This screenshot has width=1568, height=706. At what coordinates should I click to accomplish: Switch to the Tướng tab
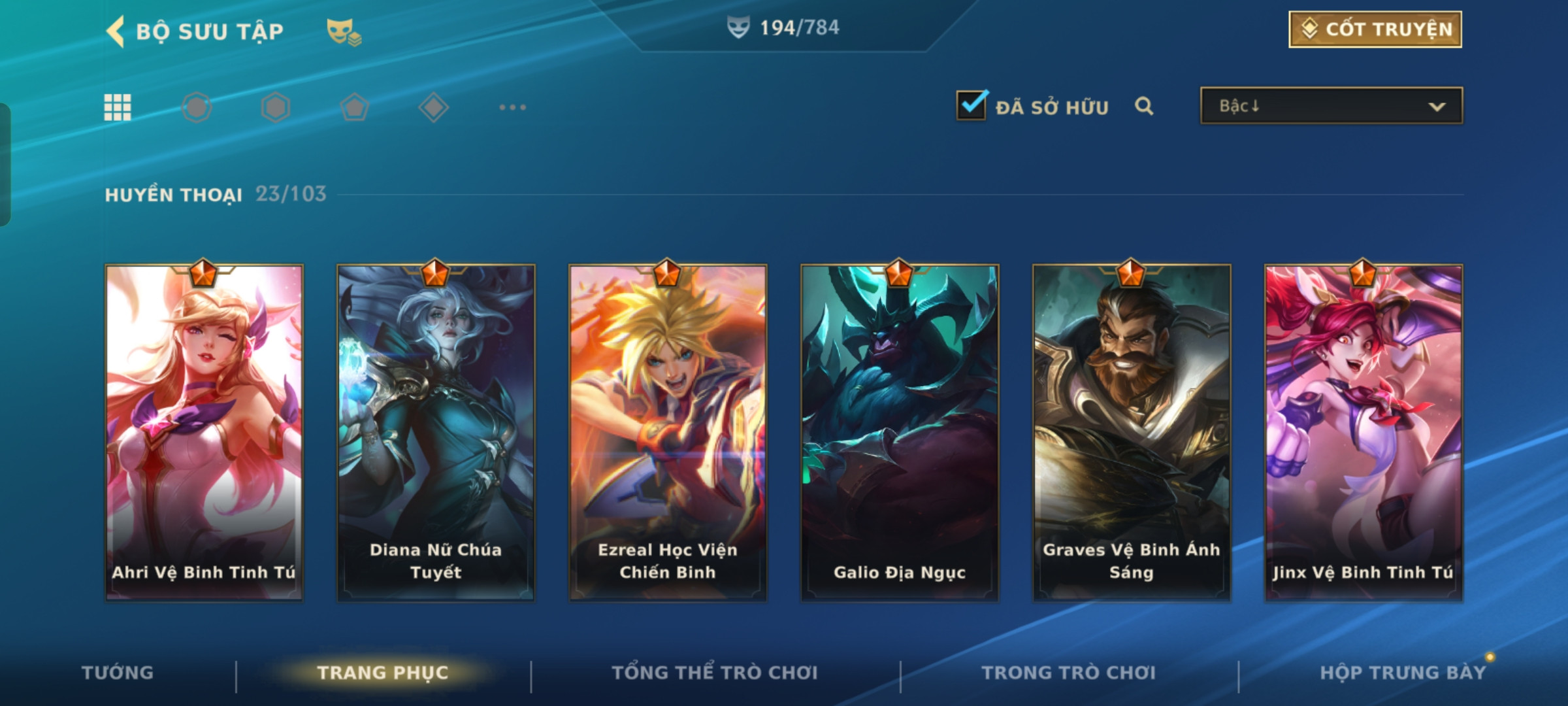(x=118, y=673)
